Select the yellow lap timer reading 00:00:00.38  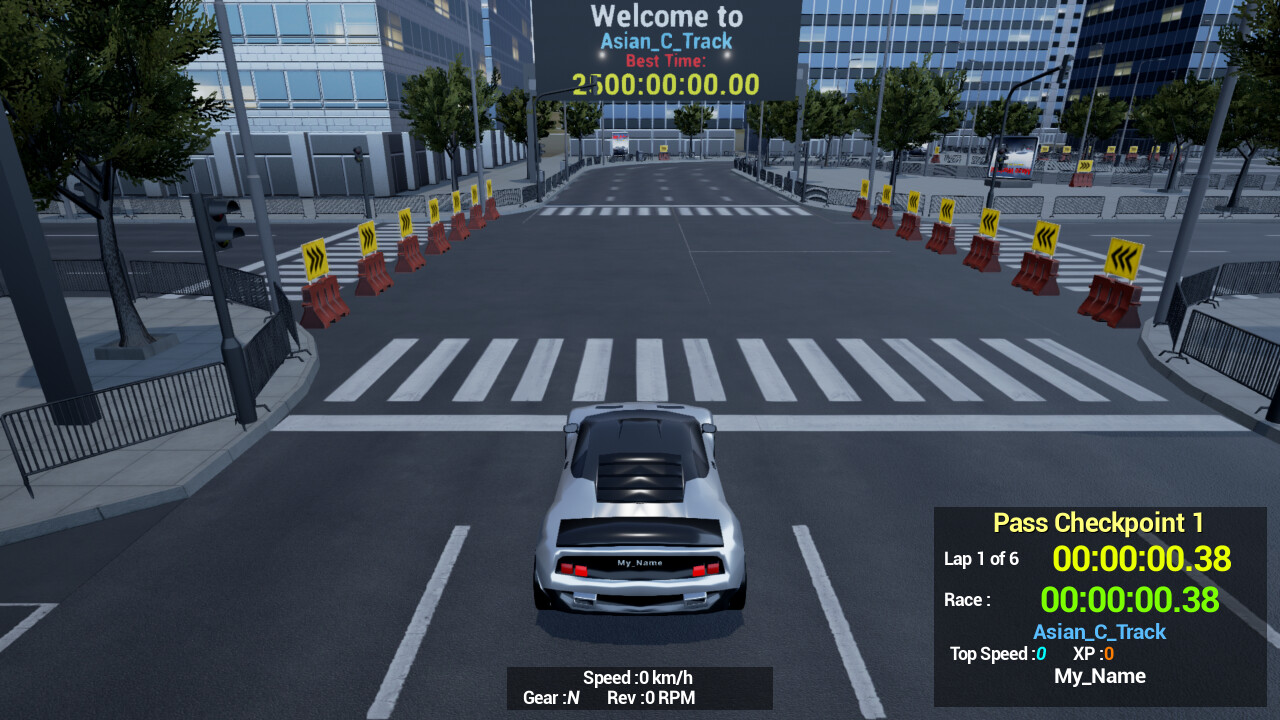(x=1144, y=558)
